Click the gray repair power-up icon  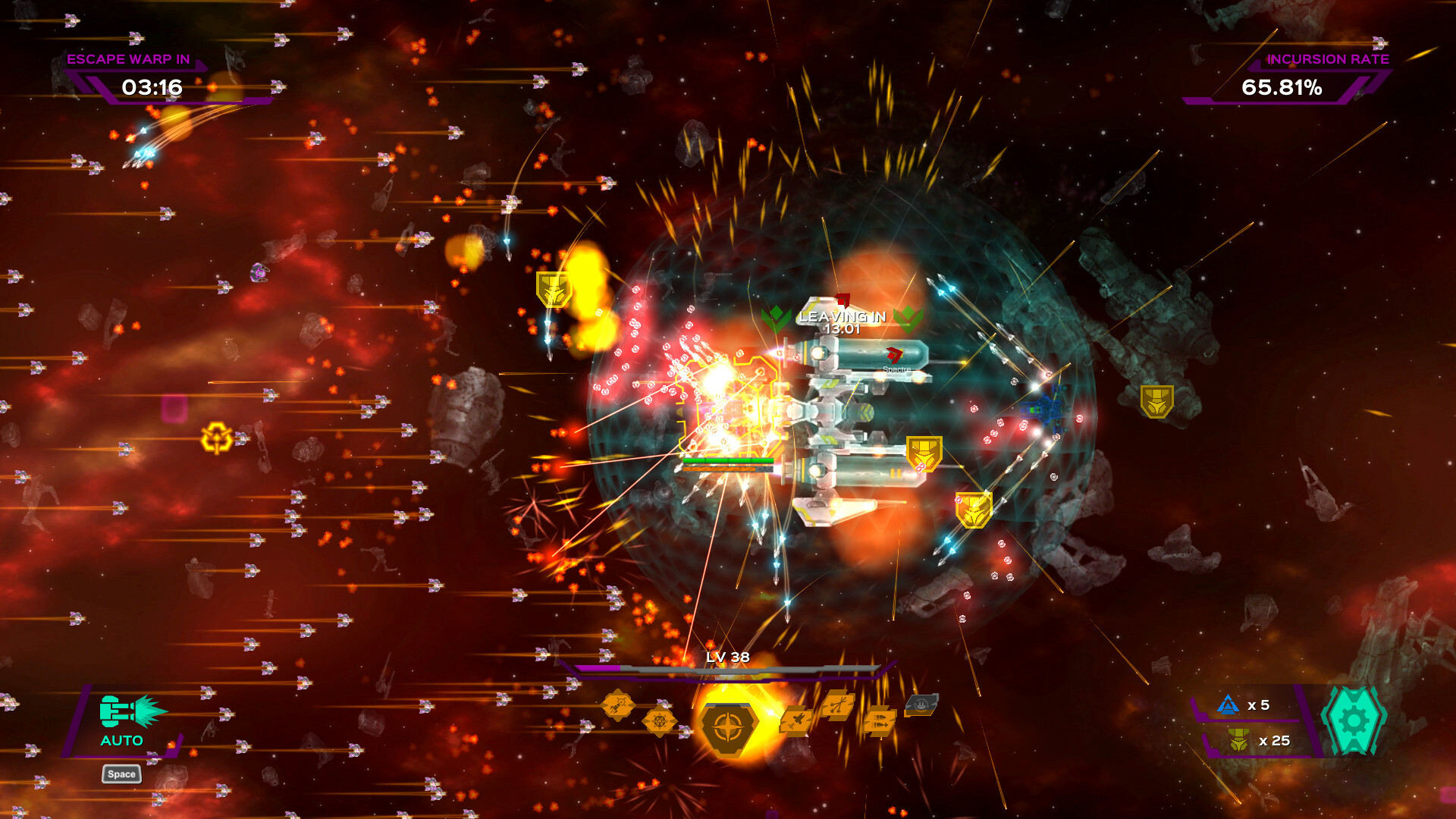[x=923, y=706]
